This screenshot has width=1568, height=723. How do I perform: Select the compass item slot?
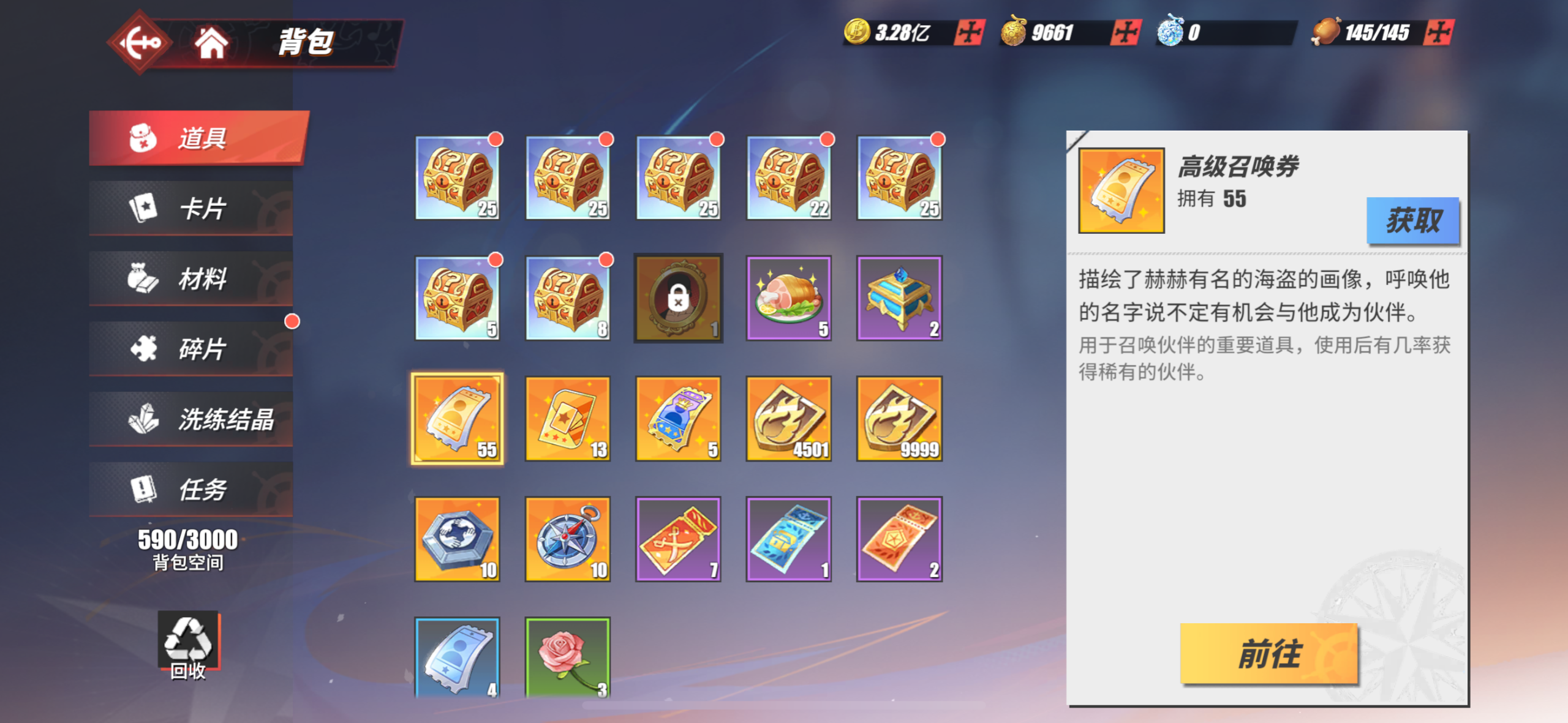pos(568,539)
